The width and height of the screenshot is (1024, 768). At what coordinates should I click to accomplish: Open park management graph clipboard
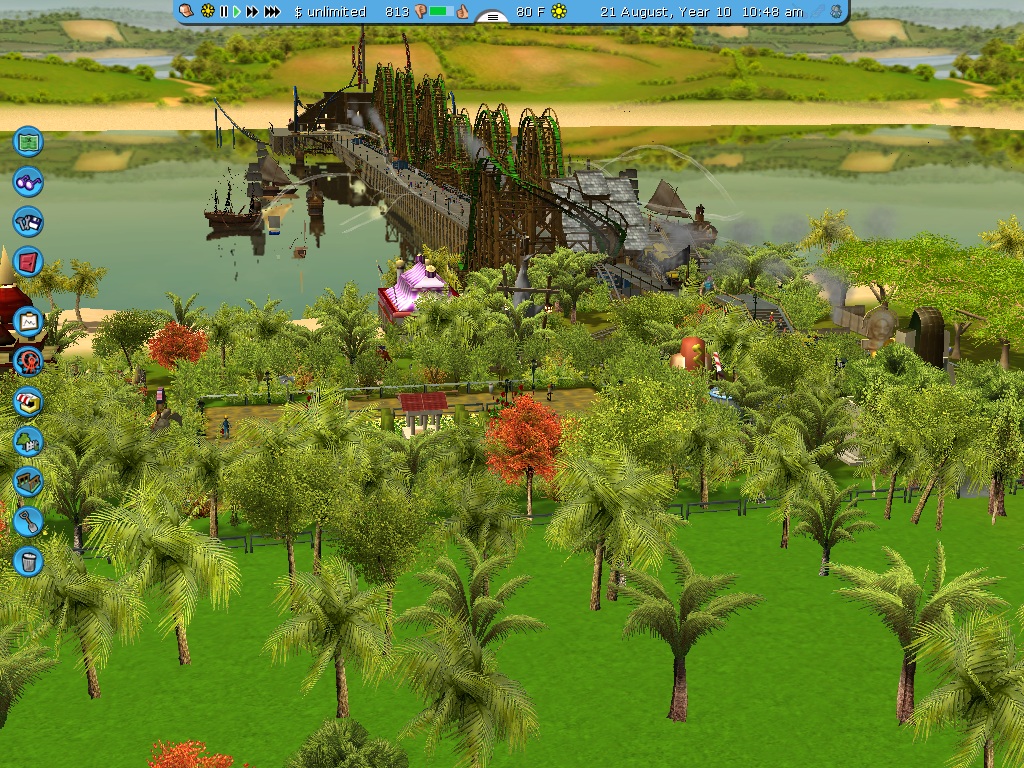click(x=28, y=321)
